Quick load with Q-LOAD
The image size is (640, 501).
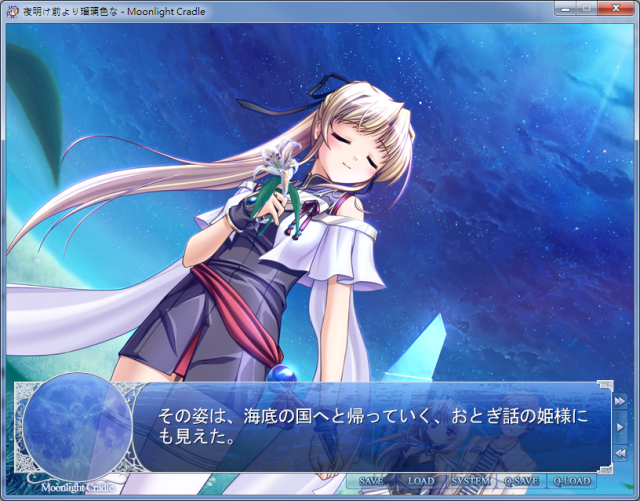(x=573, y=481)
